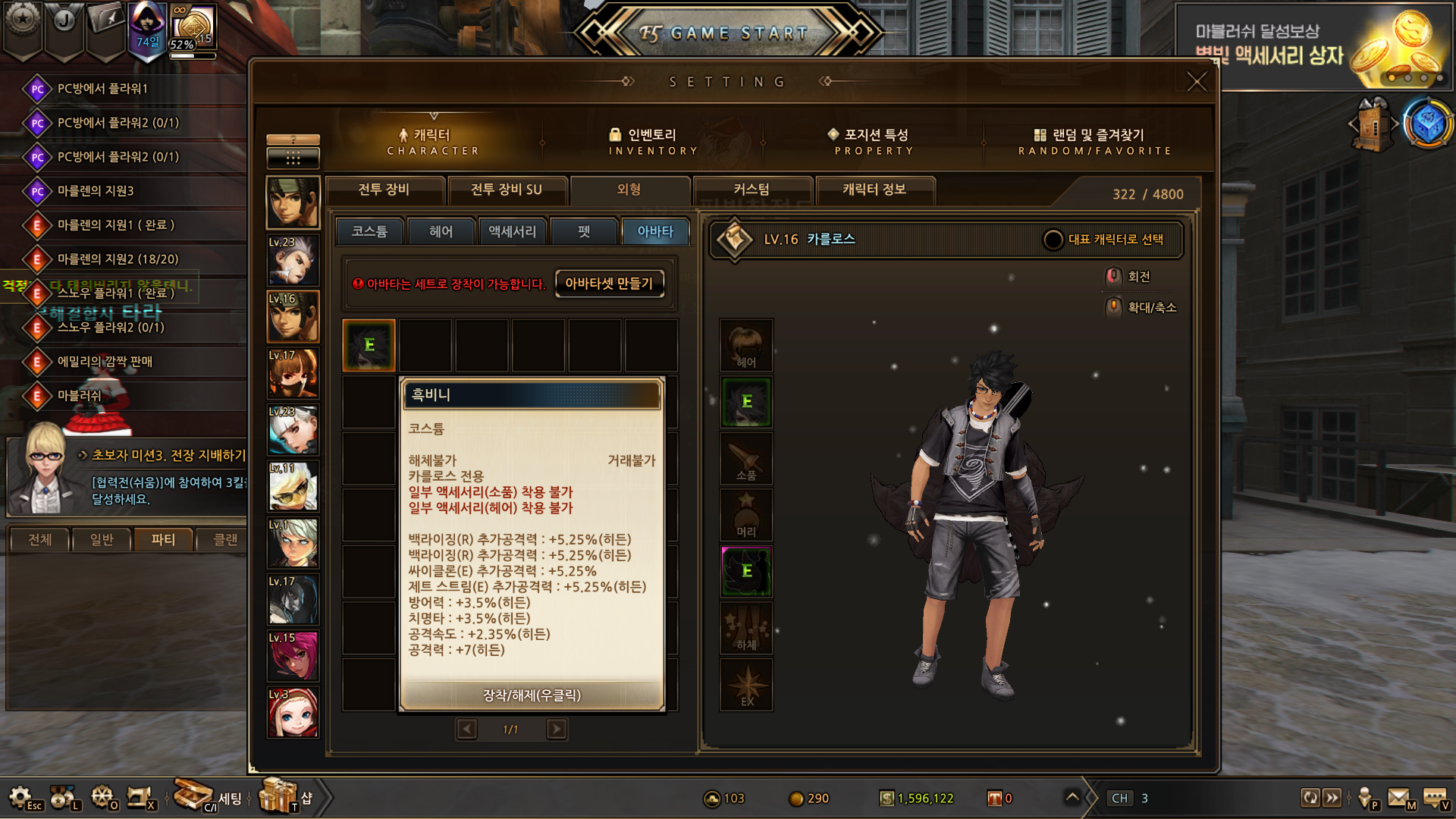Viewport: 1456px width, 819px height.
Task: Show the 캐릭터 정보 tab
Action: (874, 190)
